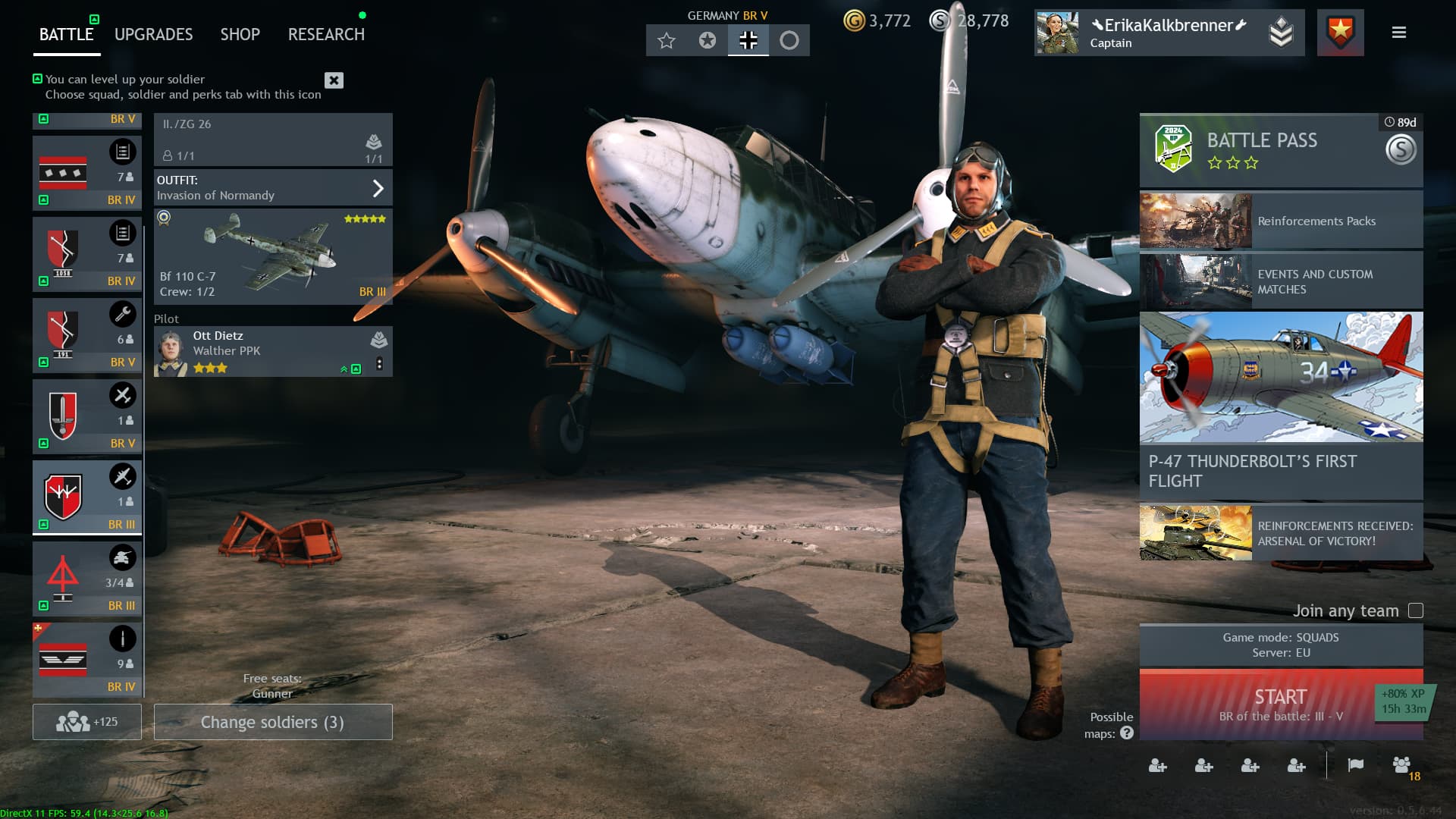Select the Bf 110 C-7 aircraft card
The height and width of the screenshot is (819, 1456).
point(273,256)
